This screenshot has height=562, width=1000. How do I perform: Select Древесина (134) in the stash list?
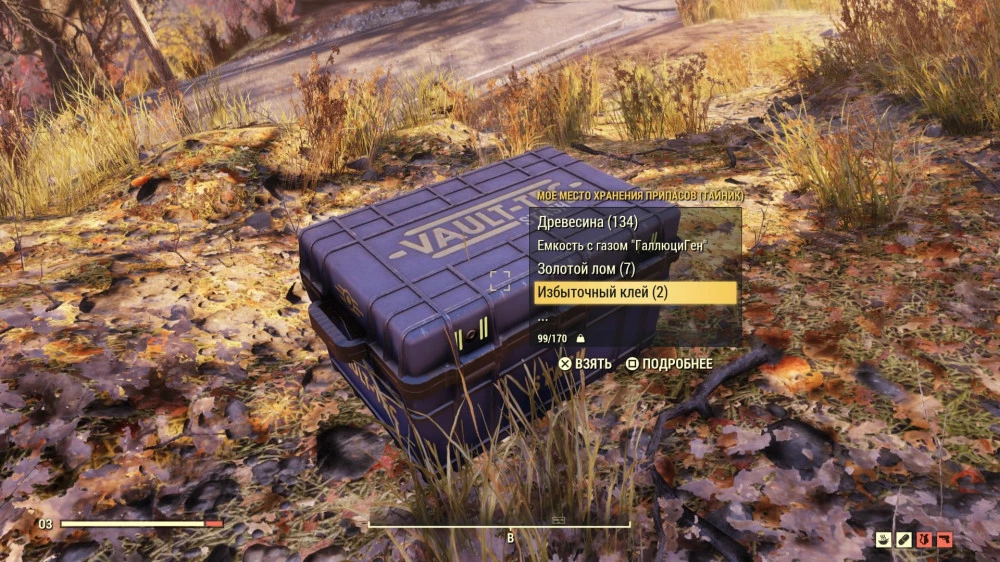589,222
